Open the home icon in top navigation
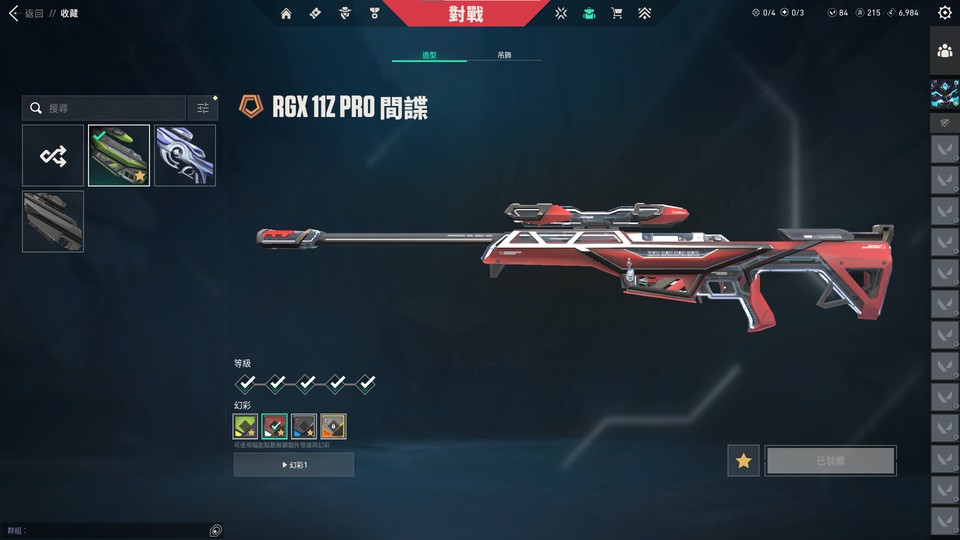960x540 pixels. pos(287,13)
